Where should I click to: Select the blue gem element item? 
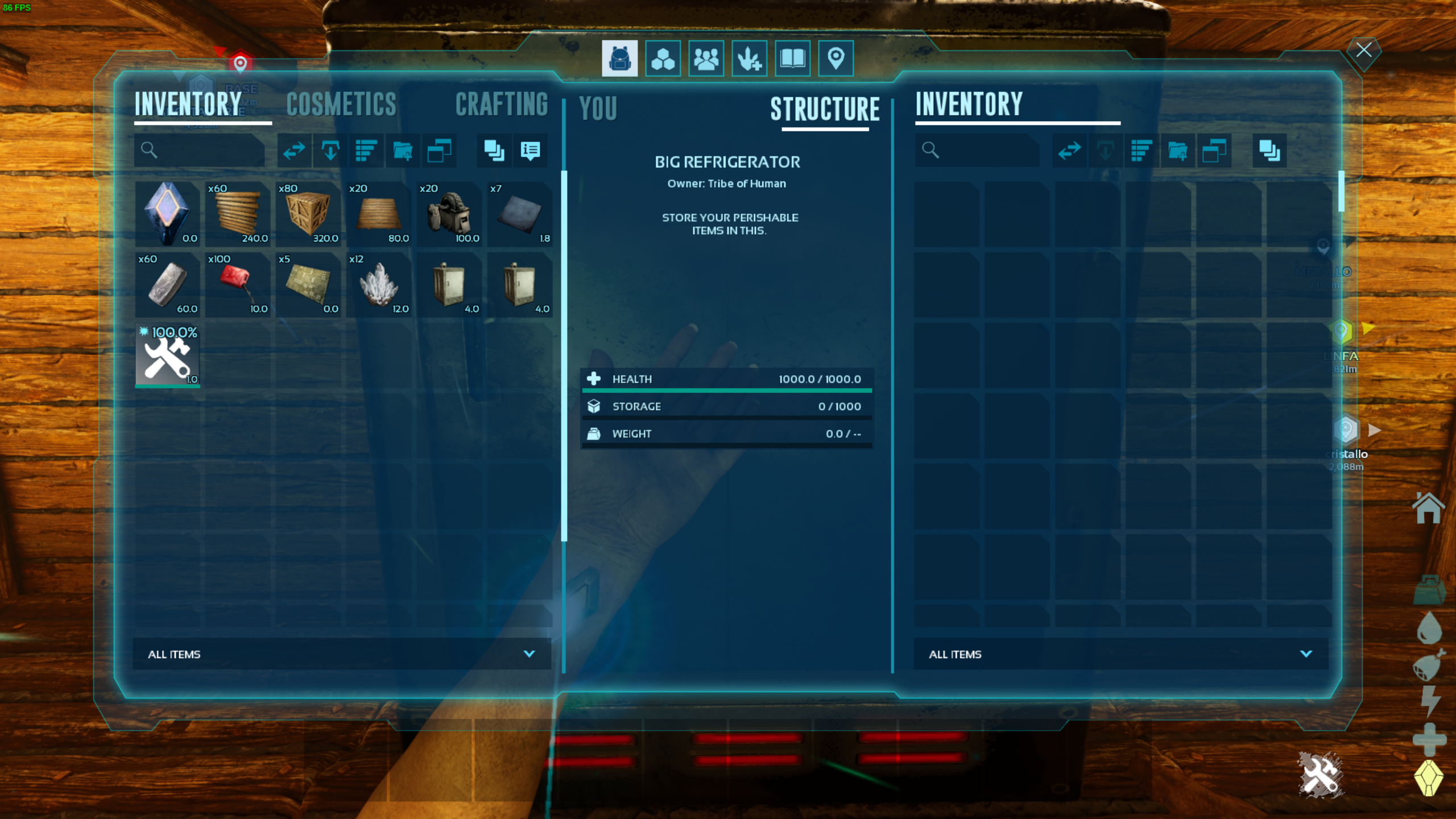tap(167, 214)
